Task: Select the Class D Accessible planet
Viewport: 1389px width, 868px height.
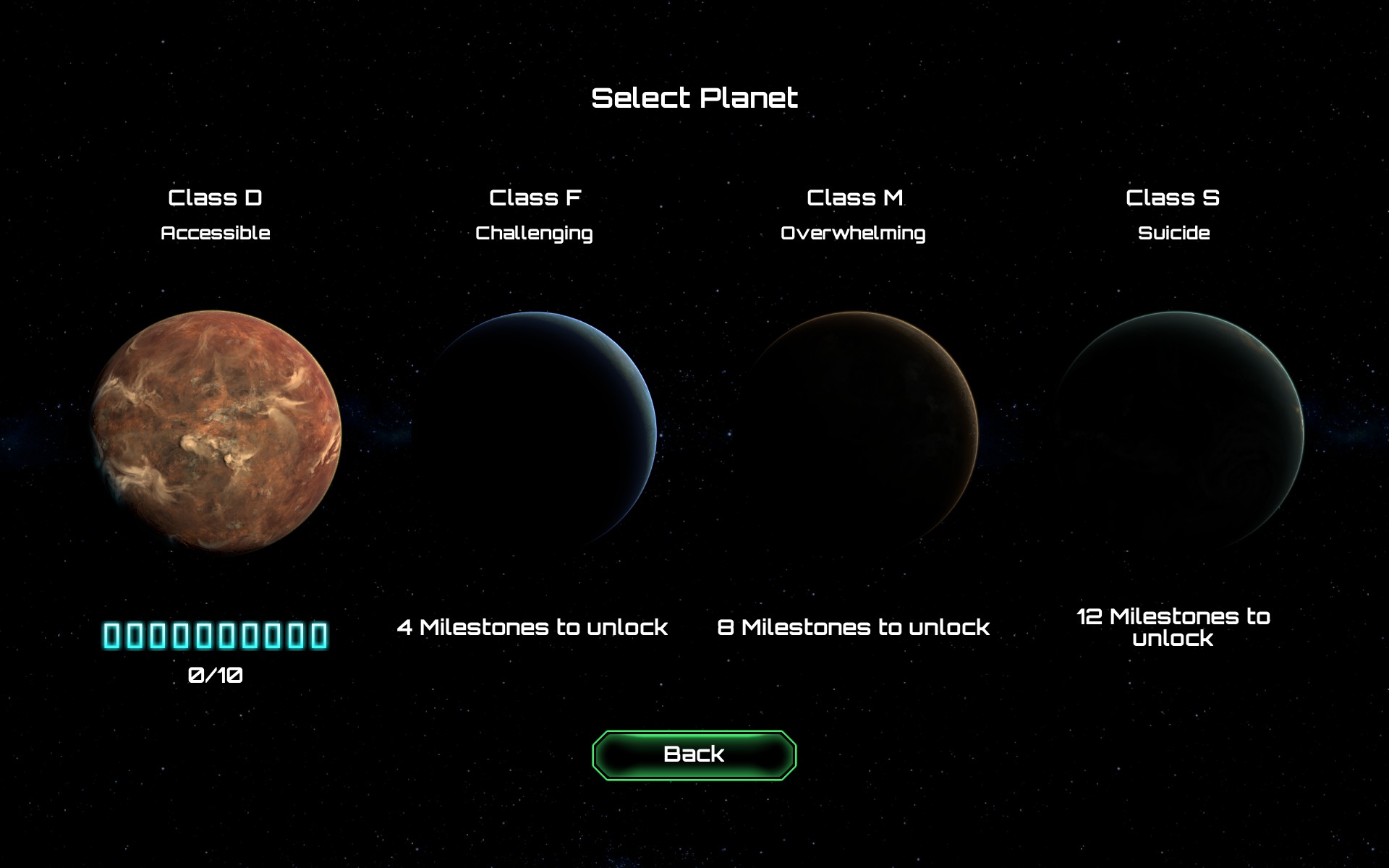Action: pyautogui.click(x=216, y=433)
